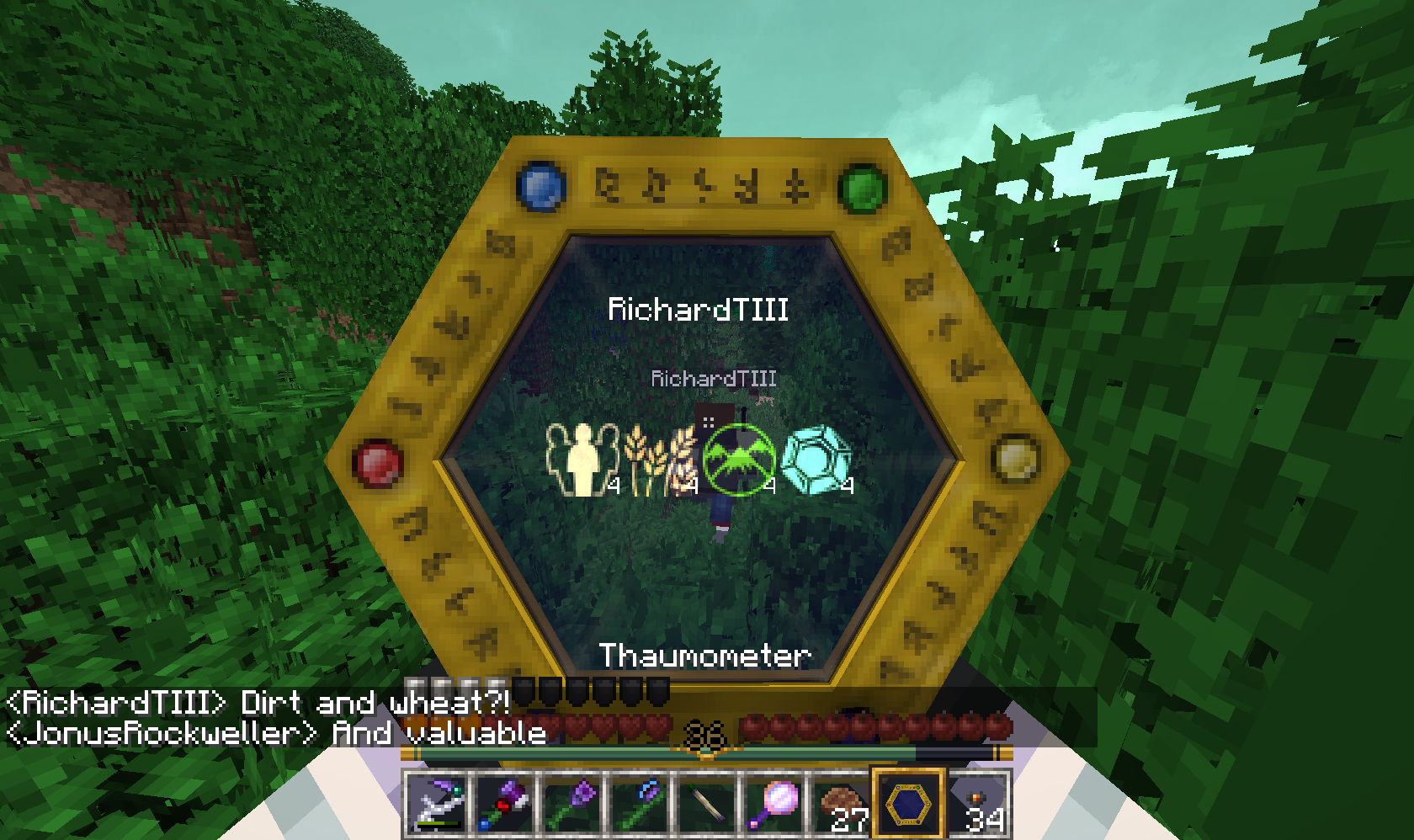
Task: Equip the wand in the hotbar
Action: pos(707,805)
